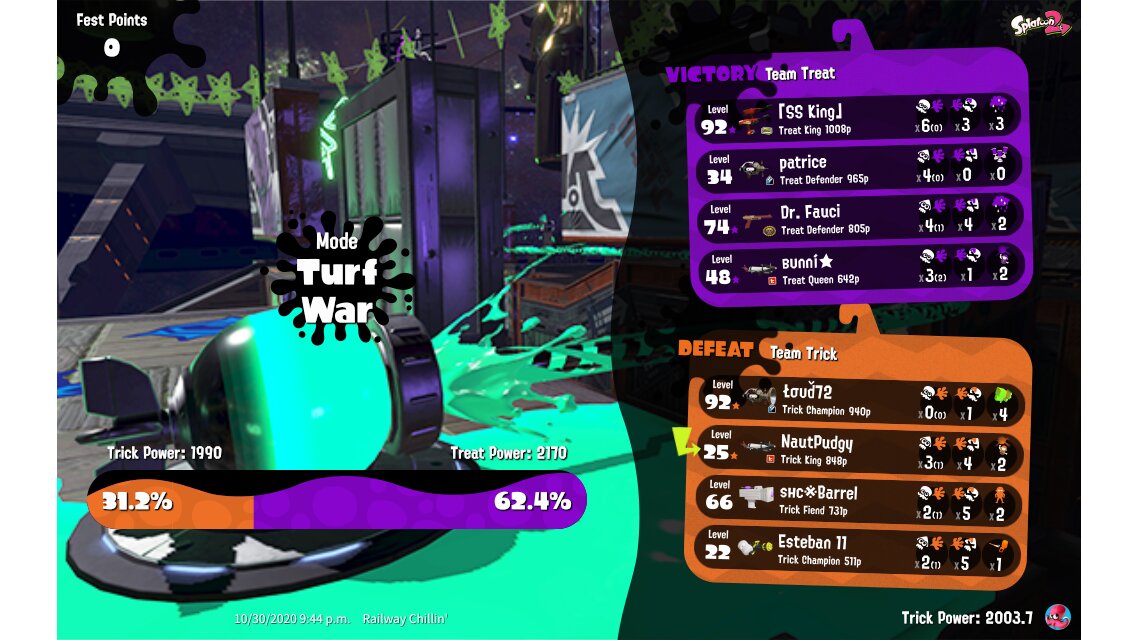Click the Splatoon 2 logo
Screen dimensions: 1138x640
click(x=1040, y=25)
